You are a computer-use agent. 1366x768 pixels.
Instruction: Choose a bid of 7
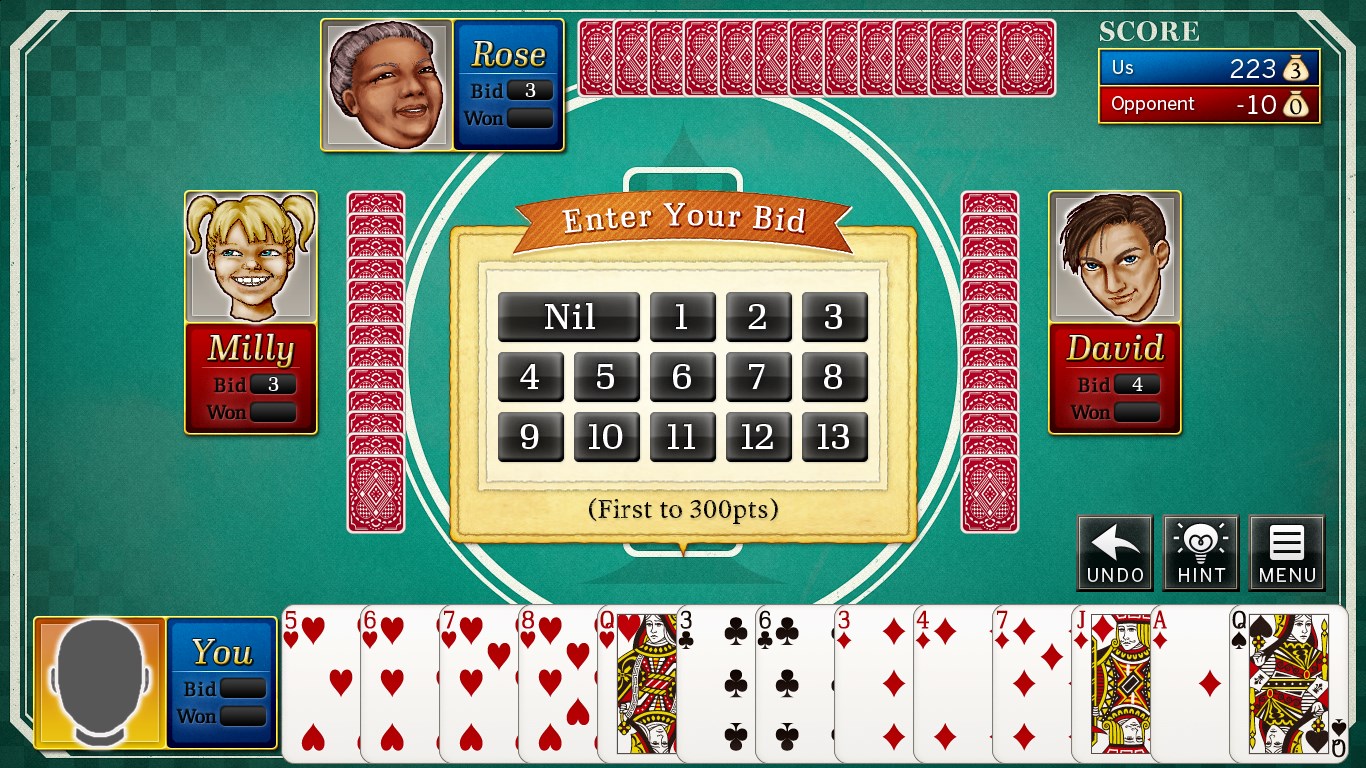(x=758, y=377)
